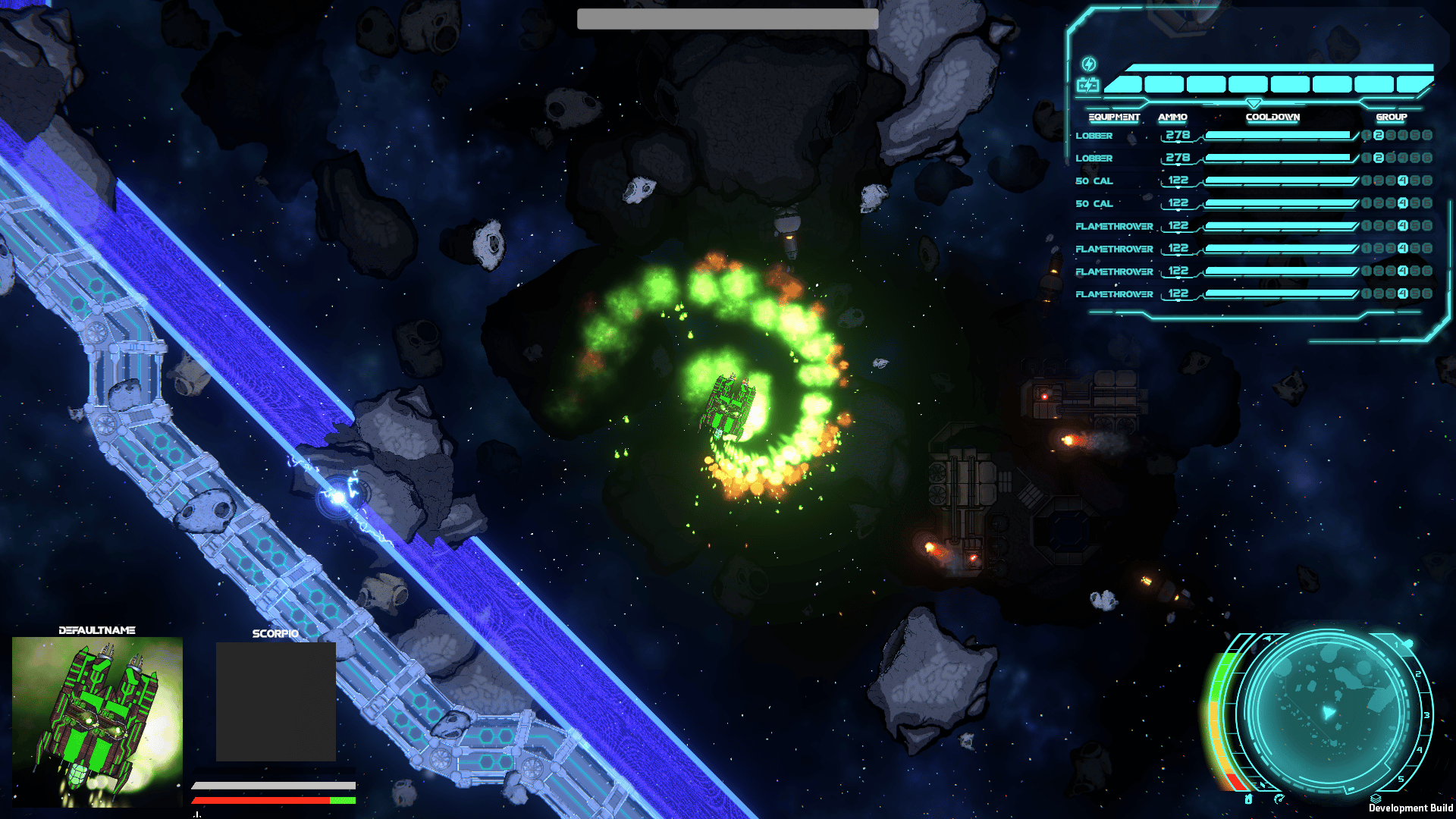Click the GROUP column header
The width and height of the screenshot is (1456, 819).
point(1391,117)
